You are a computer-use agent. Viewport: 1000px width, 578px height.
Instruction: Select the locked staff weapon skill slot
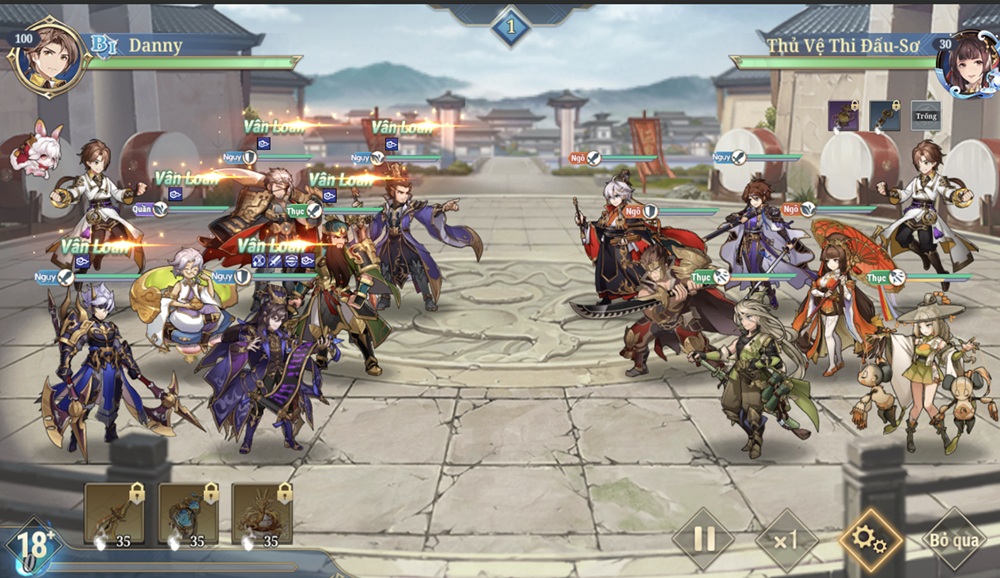(113, 513)
